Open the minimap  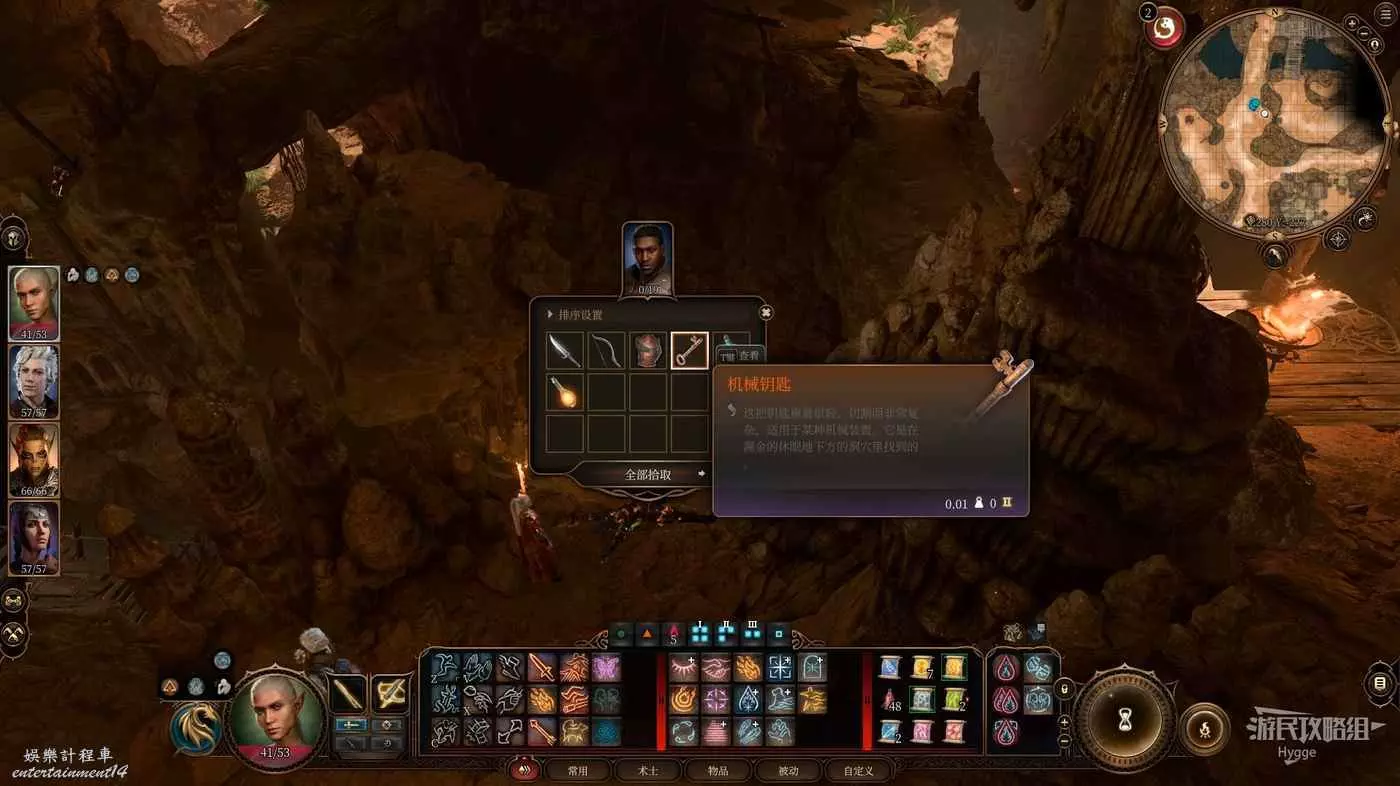(x=1267, y=120)
